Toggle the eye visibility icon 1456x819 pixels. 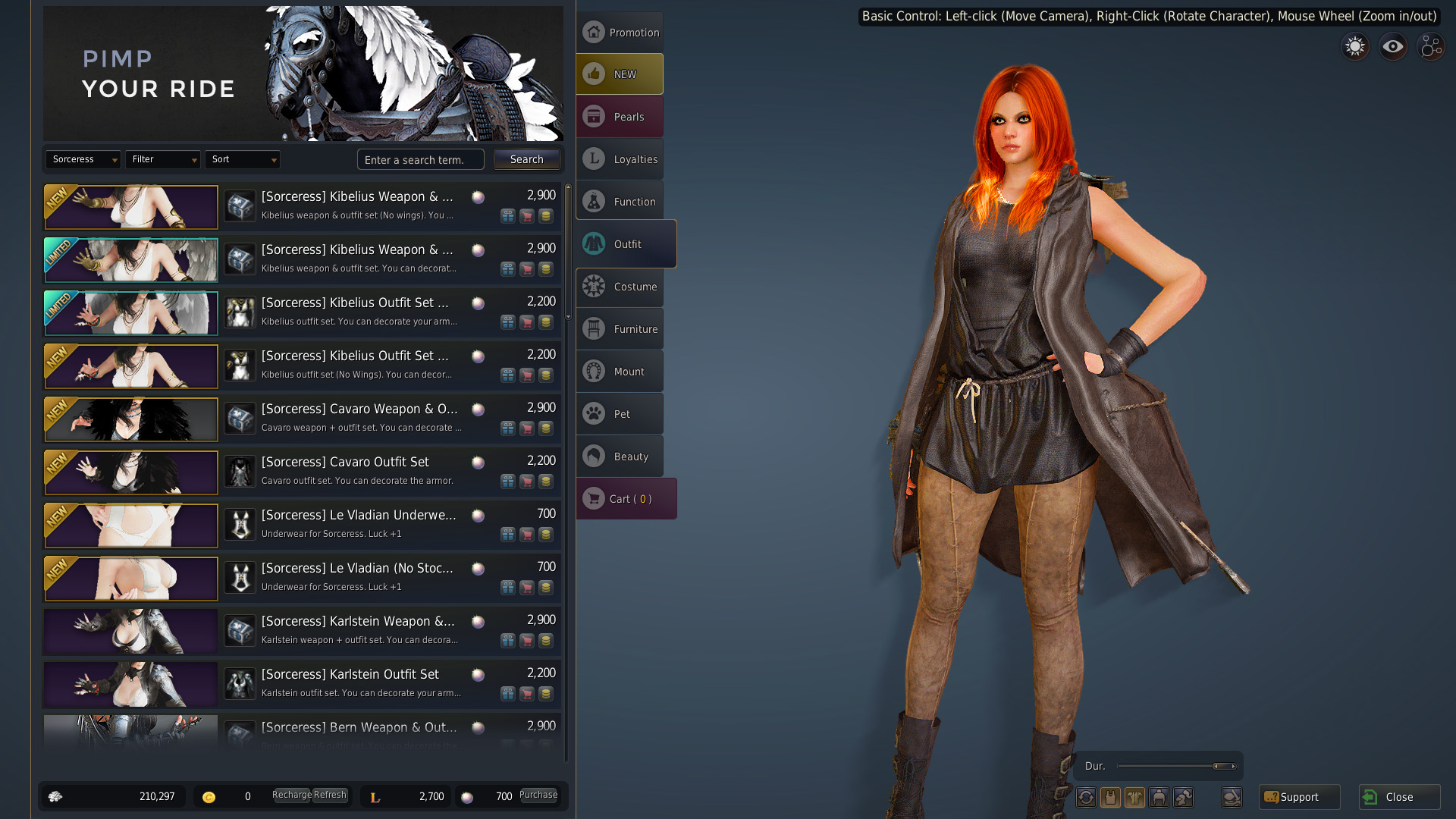click(1392, 47)
